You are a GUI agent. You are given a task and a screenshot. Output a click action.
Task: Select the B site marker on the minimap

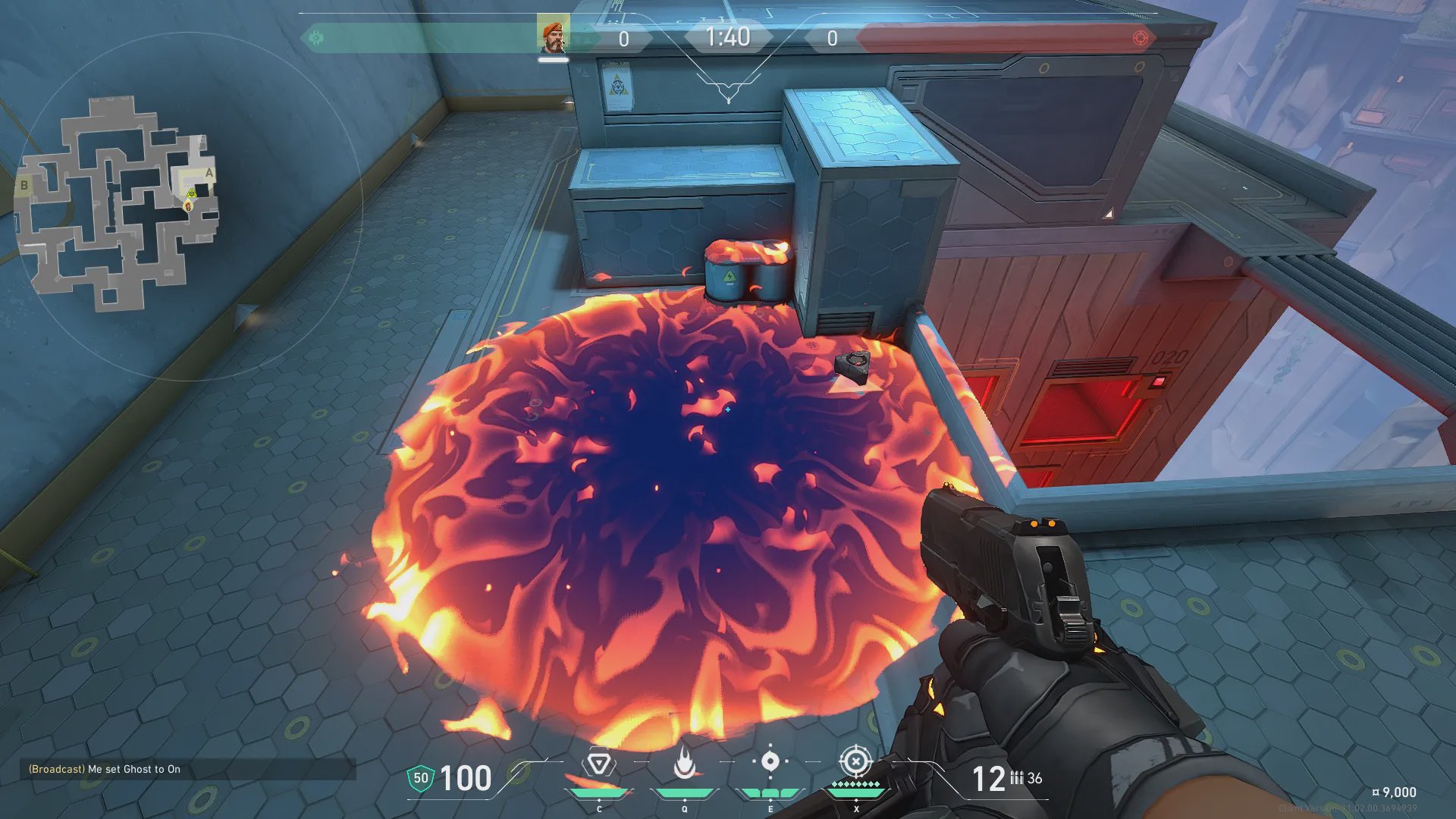[24, 185]
